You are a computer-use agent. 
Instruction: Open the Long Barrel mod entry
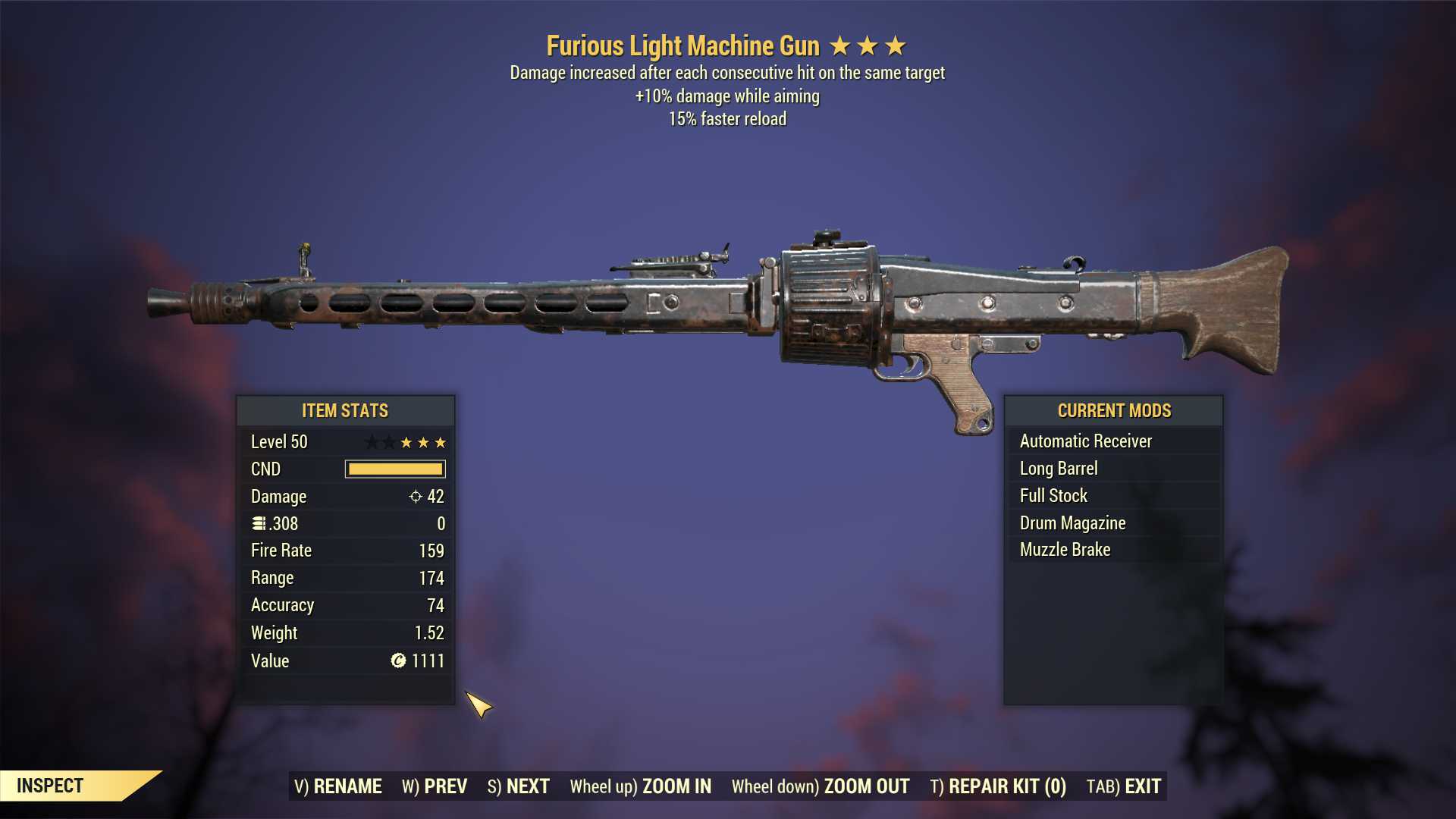(x=1057, y=468)
